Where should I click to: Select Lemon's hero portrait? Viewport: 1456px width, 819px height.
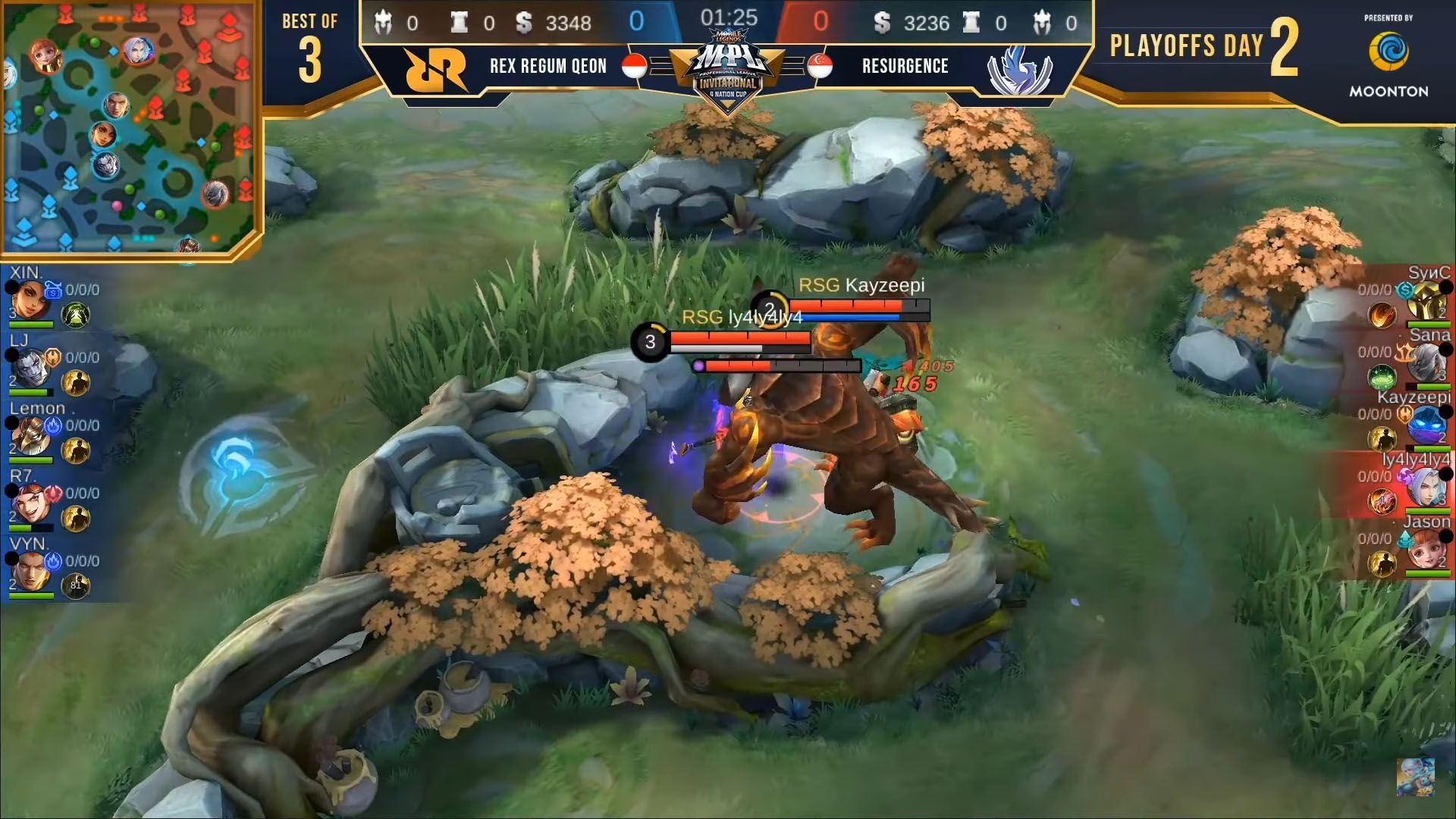click(32, 434)
